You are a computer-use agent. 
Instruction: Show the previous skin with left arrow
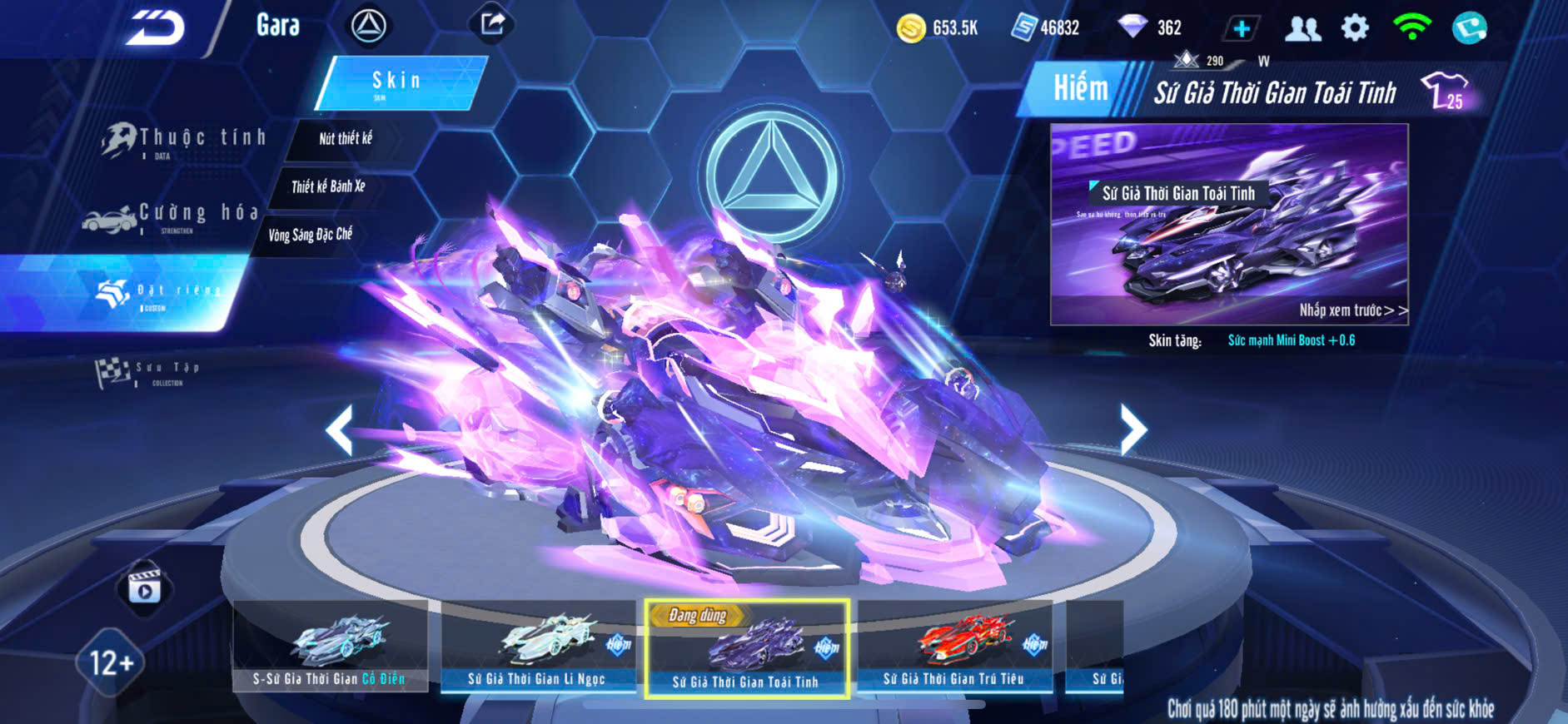pos(340,430)
